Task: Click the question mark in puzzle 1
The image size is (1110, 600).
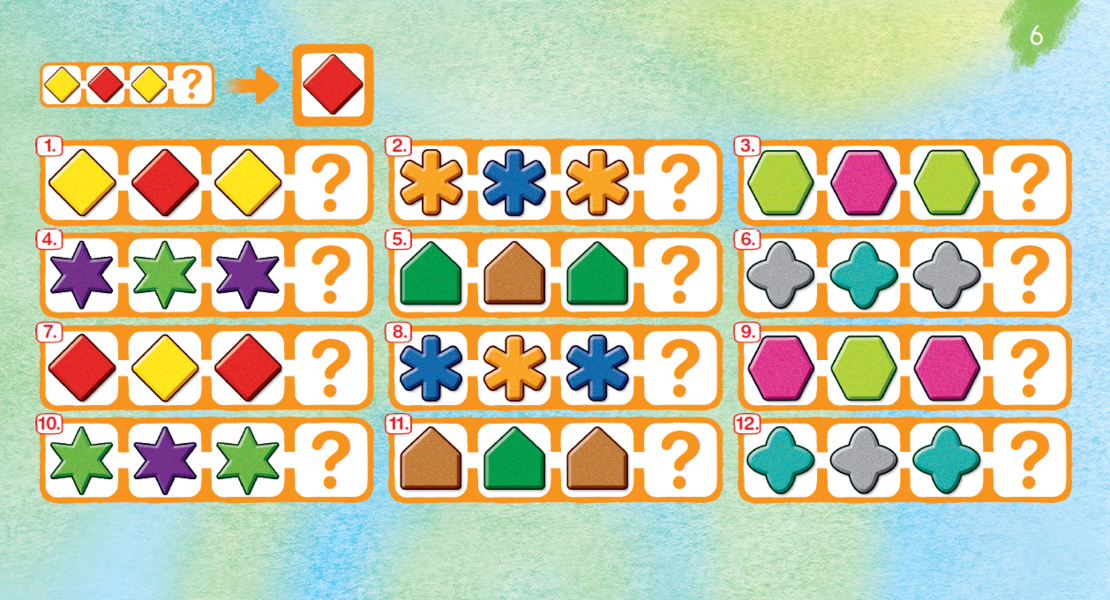Action: [331, 183]
